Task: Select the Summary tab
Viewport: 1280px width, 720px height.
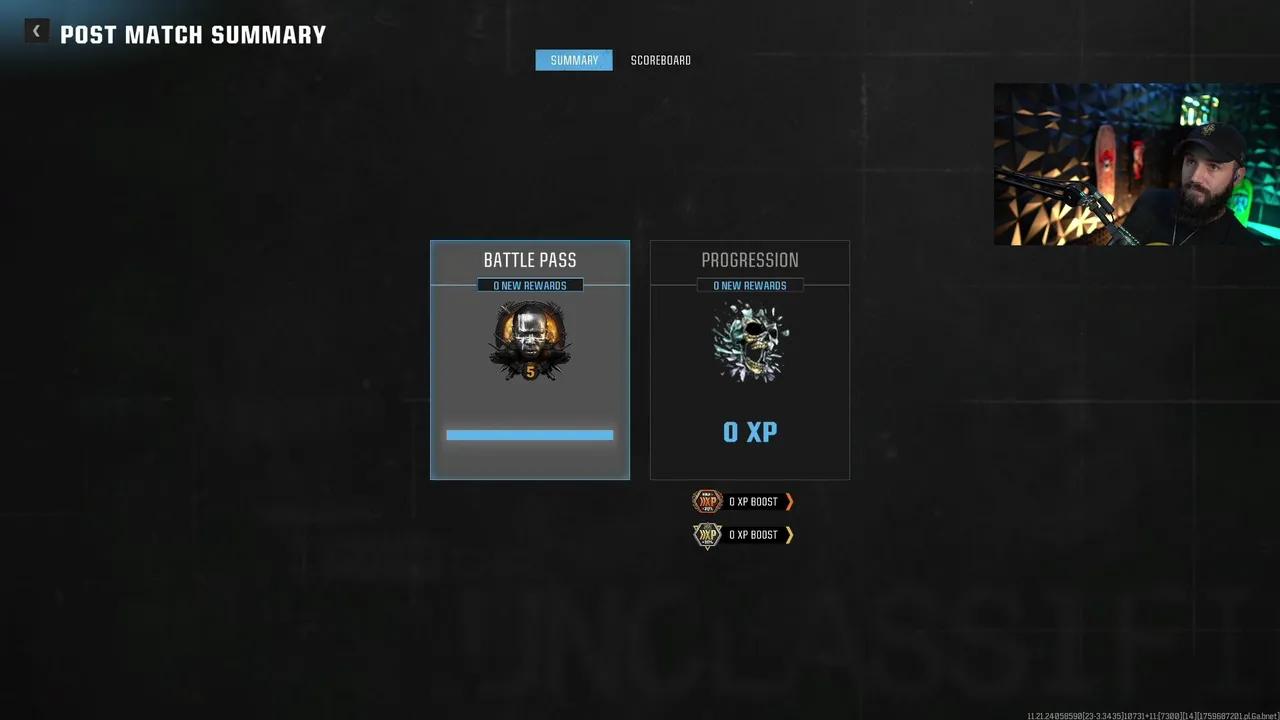Action: tap(574, 60)
